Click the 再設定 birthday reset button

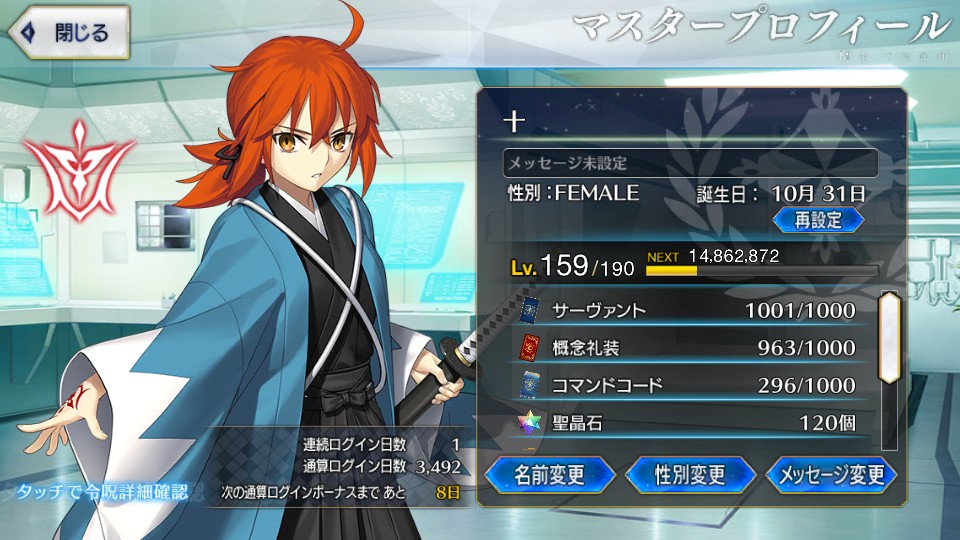click(x=817, y=219)
